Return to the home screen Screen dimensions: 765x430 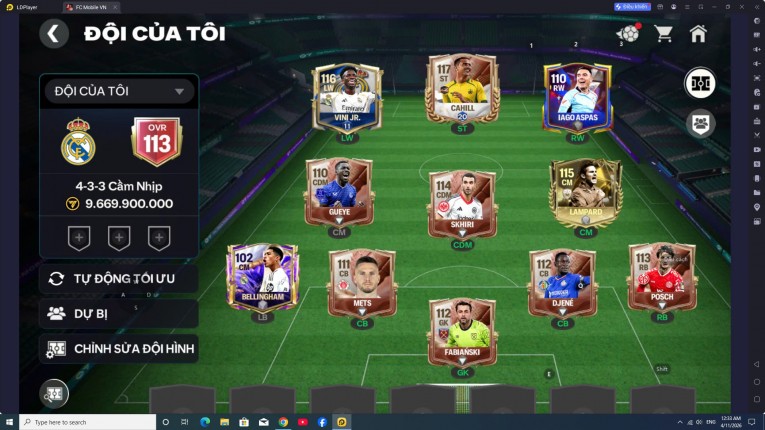[698, 34]
